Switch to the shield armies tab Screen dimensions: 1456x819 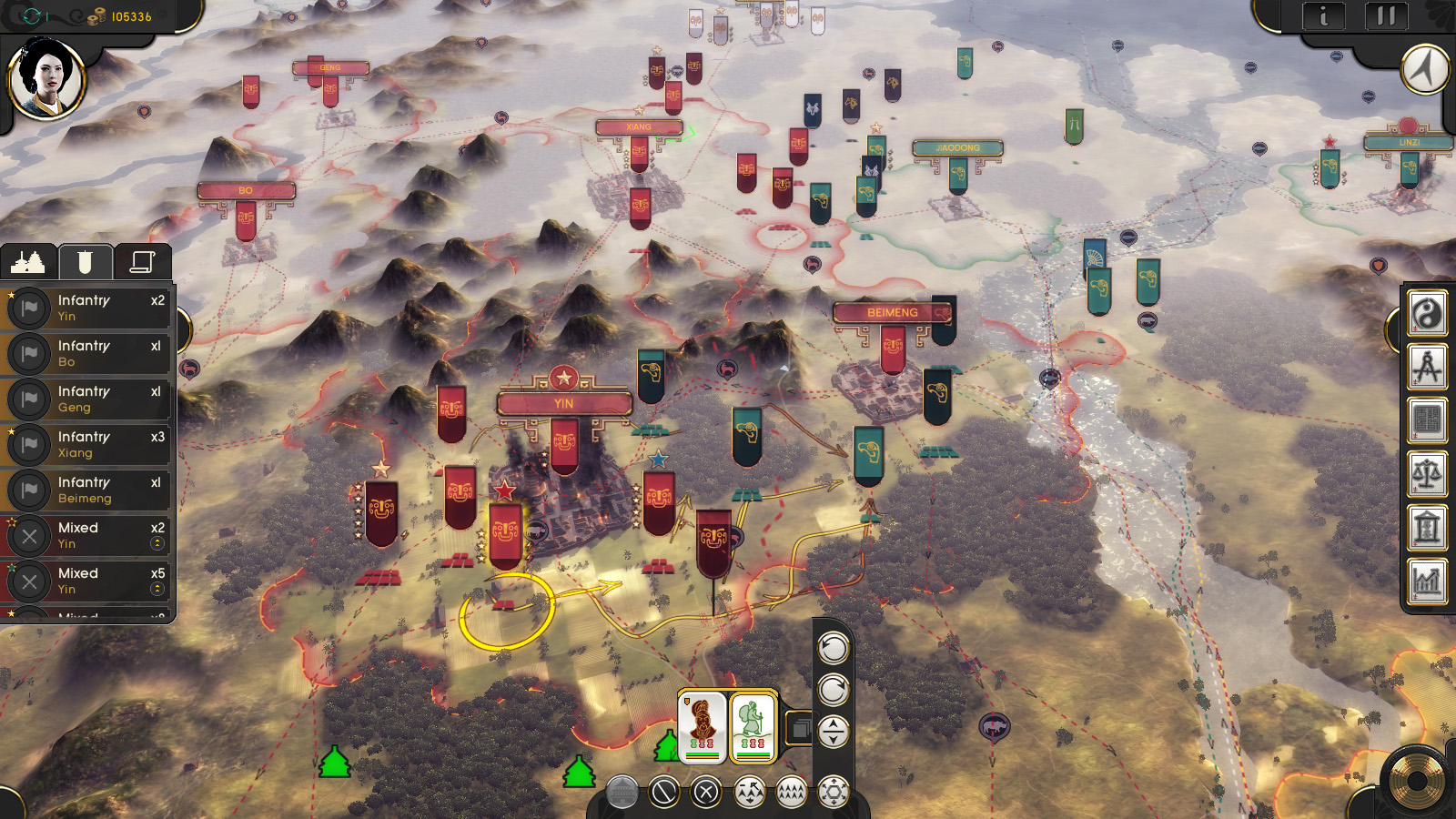click(85, 261)
